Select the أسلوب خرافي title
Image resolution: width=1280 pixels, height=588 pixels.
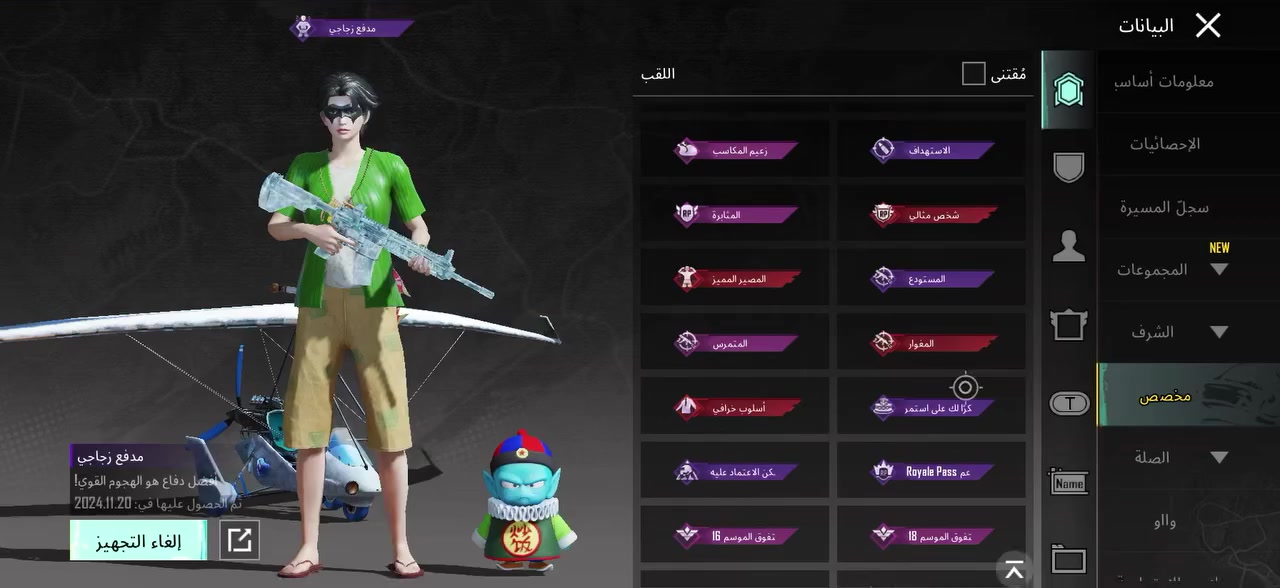[735, 407]
